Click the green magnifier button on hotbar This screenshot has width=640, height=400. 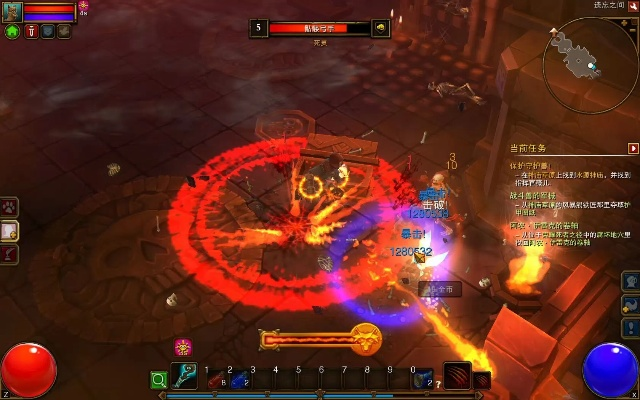[x=158, y=379]
